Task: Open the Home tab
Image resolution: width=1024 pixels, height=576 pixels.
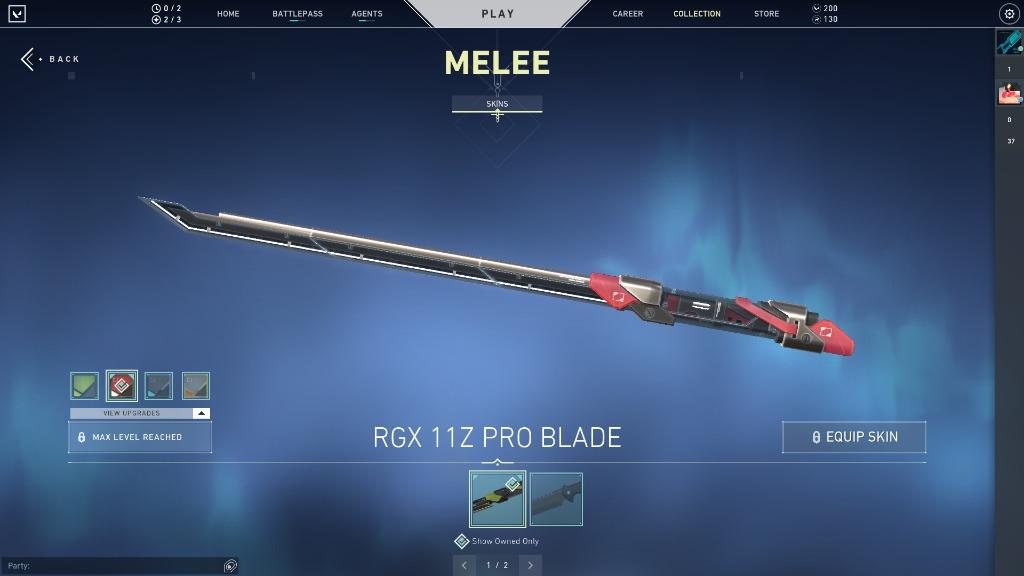Action: pyautogui.click(x=228, y=14)
